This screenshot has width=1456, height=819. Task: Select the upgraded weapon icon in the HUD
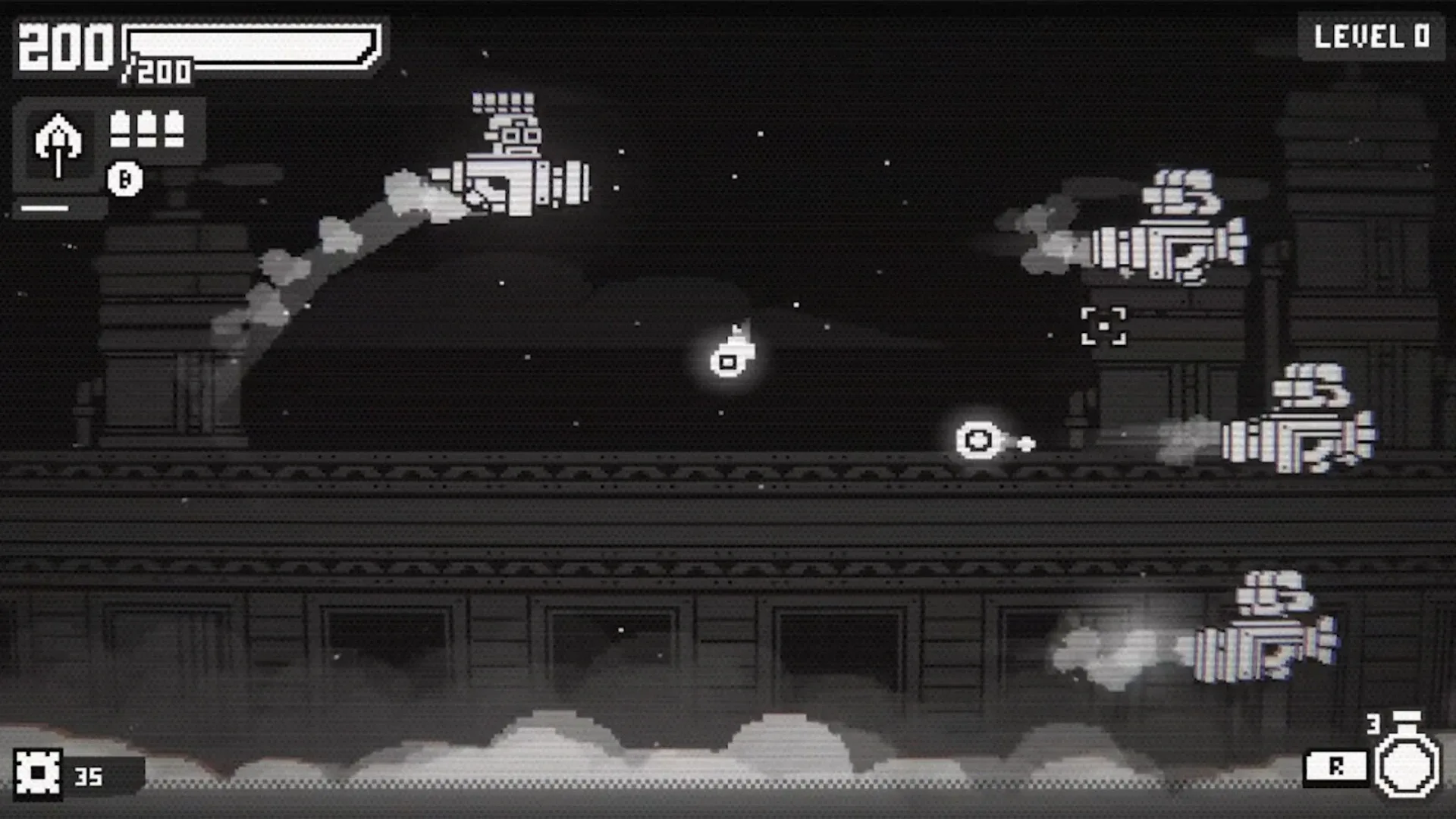tap(58, 146)
